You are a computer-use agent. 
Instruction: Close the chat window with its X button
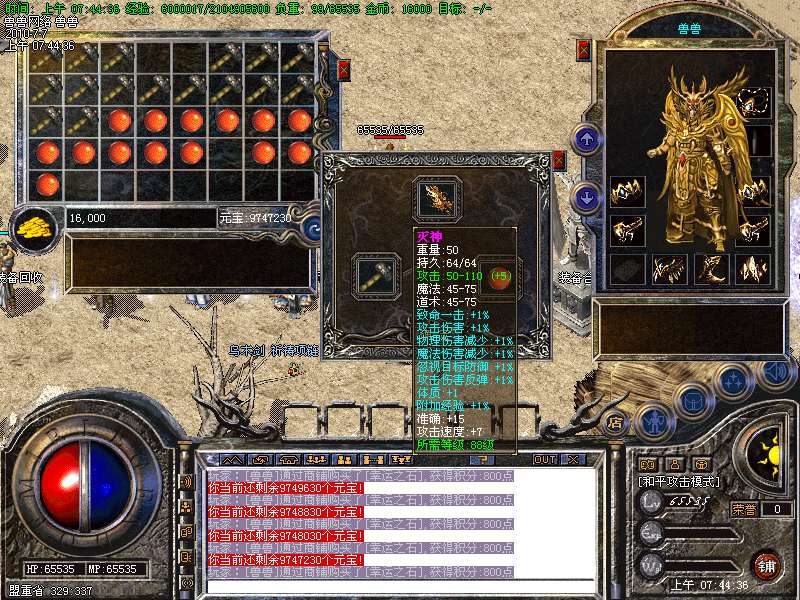574,459
